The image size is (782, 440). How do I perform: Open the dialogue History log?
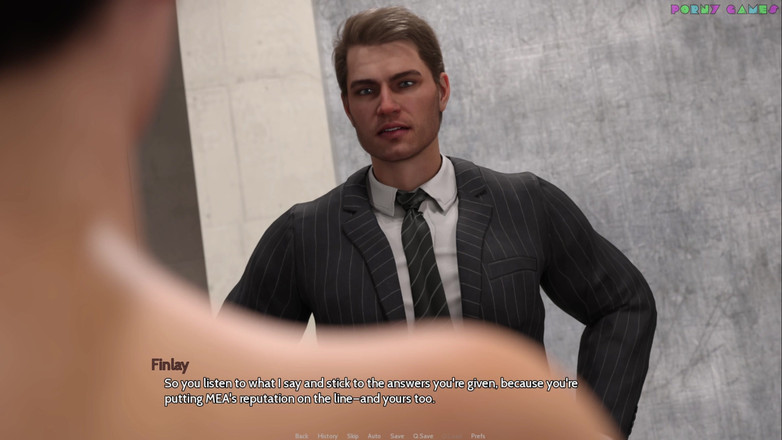coord(328,436)
